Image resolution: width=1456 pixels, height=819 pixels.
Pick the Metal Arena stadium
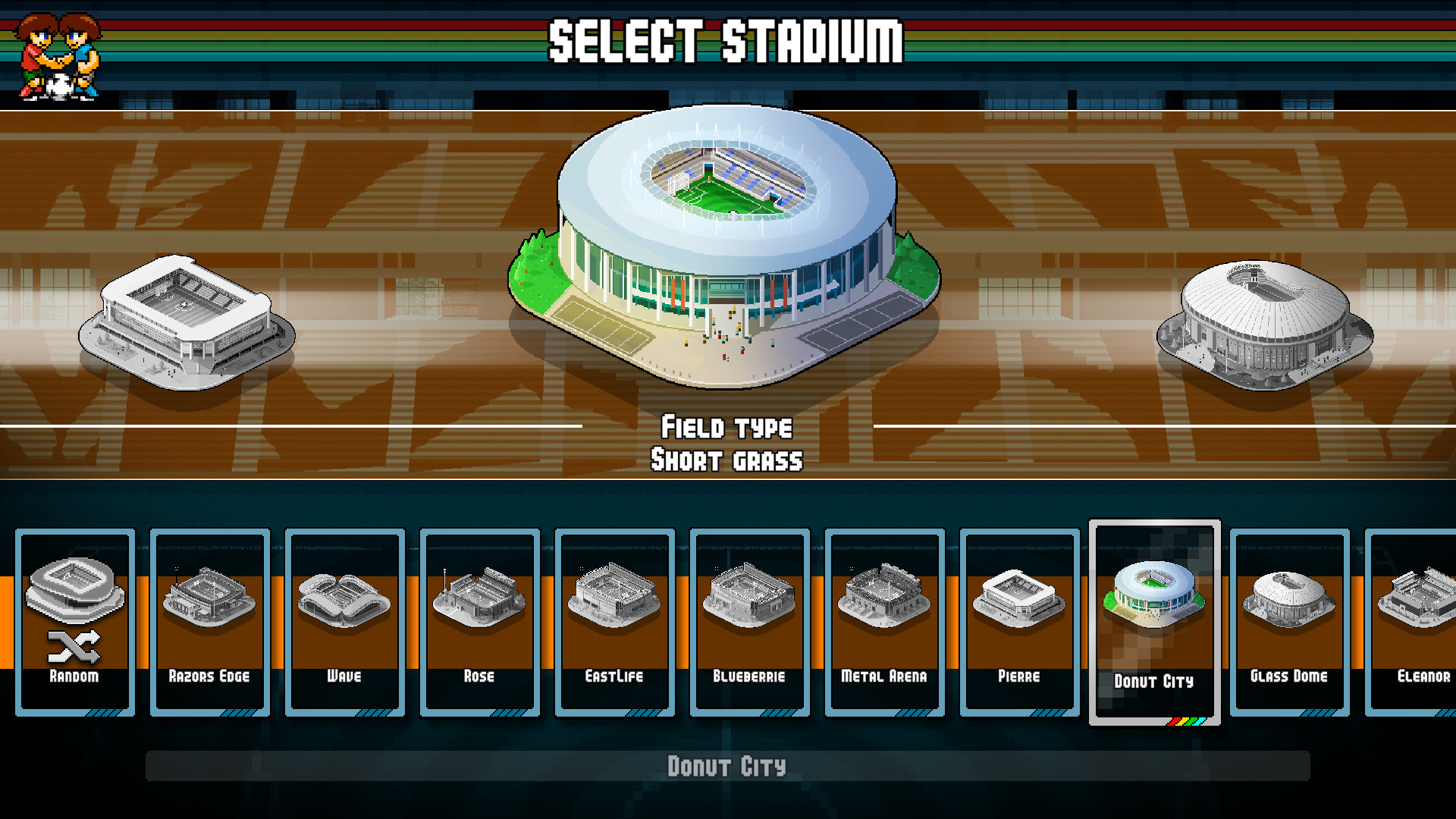coord(884,622)
